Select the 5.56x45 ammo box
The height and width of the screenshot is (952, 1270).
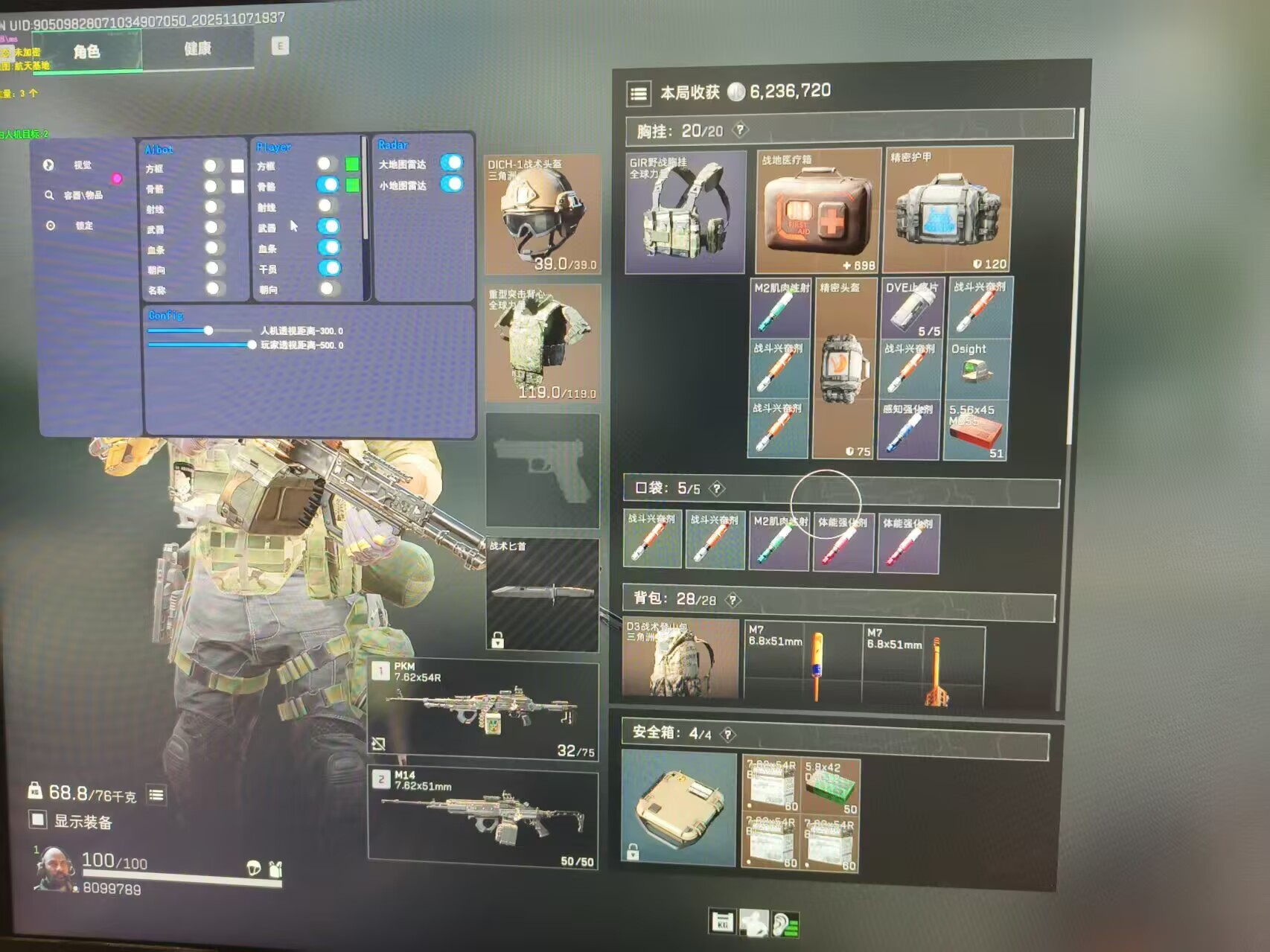[x=976, y=431]
